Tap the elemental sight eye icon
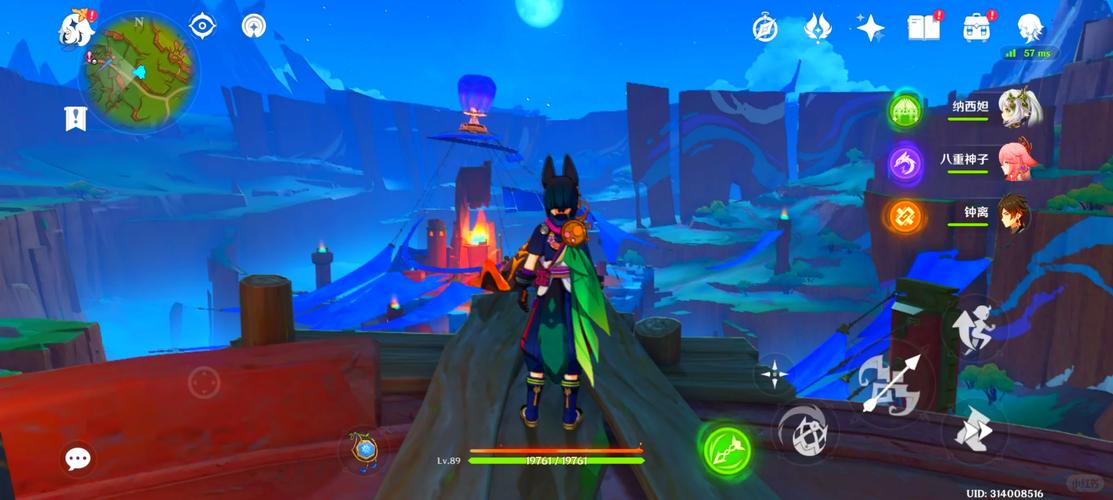This screenshot has width=1113, height=500. tap(203, 27)
